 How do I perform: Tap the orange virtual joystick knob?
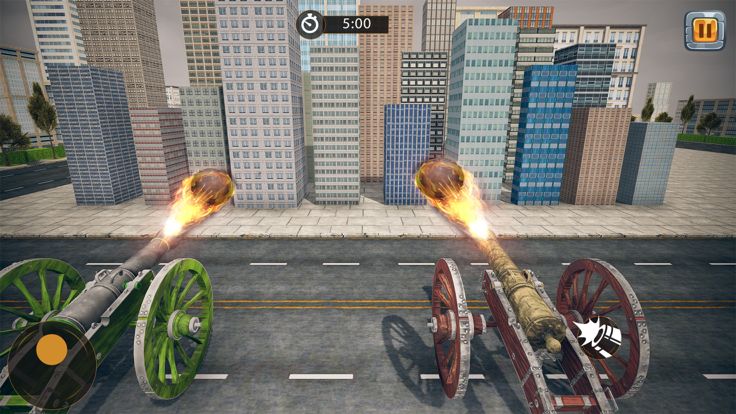pos(51,349)
